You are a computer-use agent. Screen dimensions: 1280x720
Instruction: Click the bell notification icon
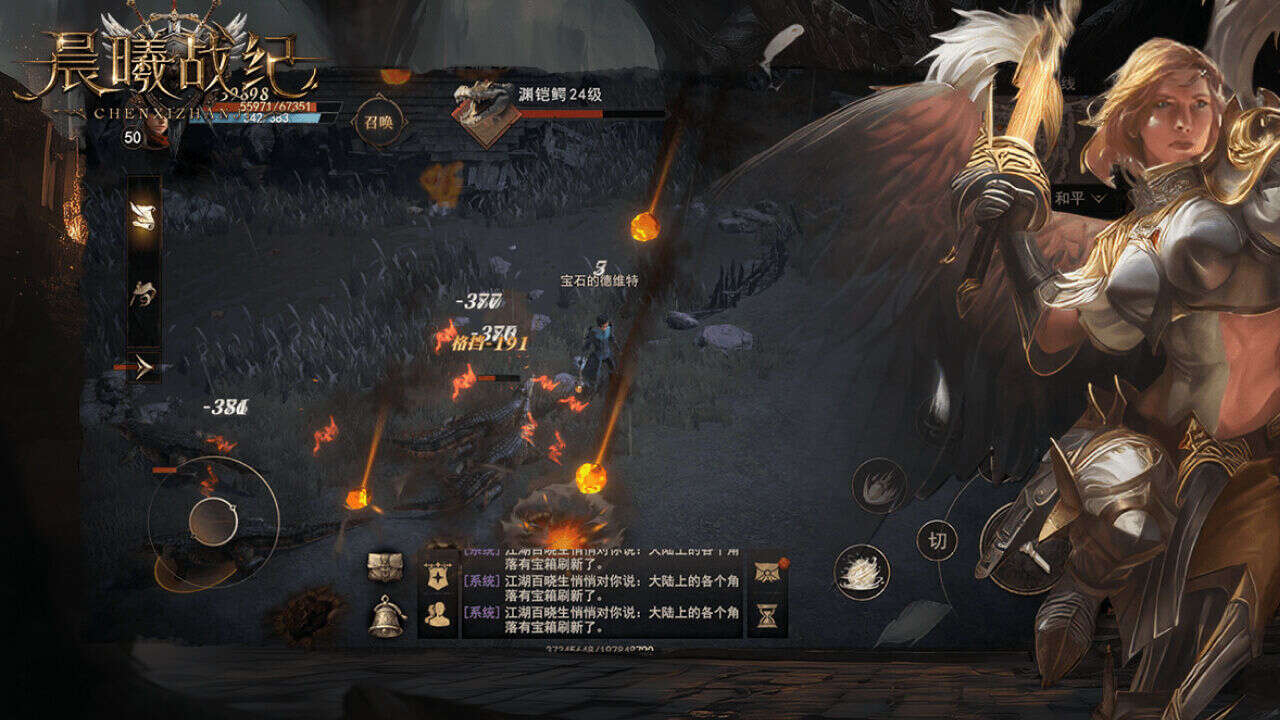click(386, 616)
